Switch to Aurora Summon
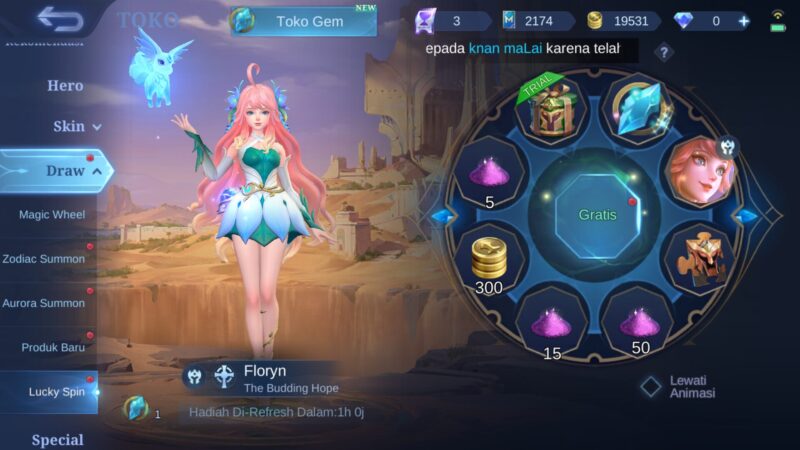The width and height of the screenshot is (800, 450). coord(44,302)
